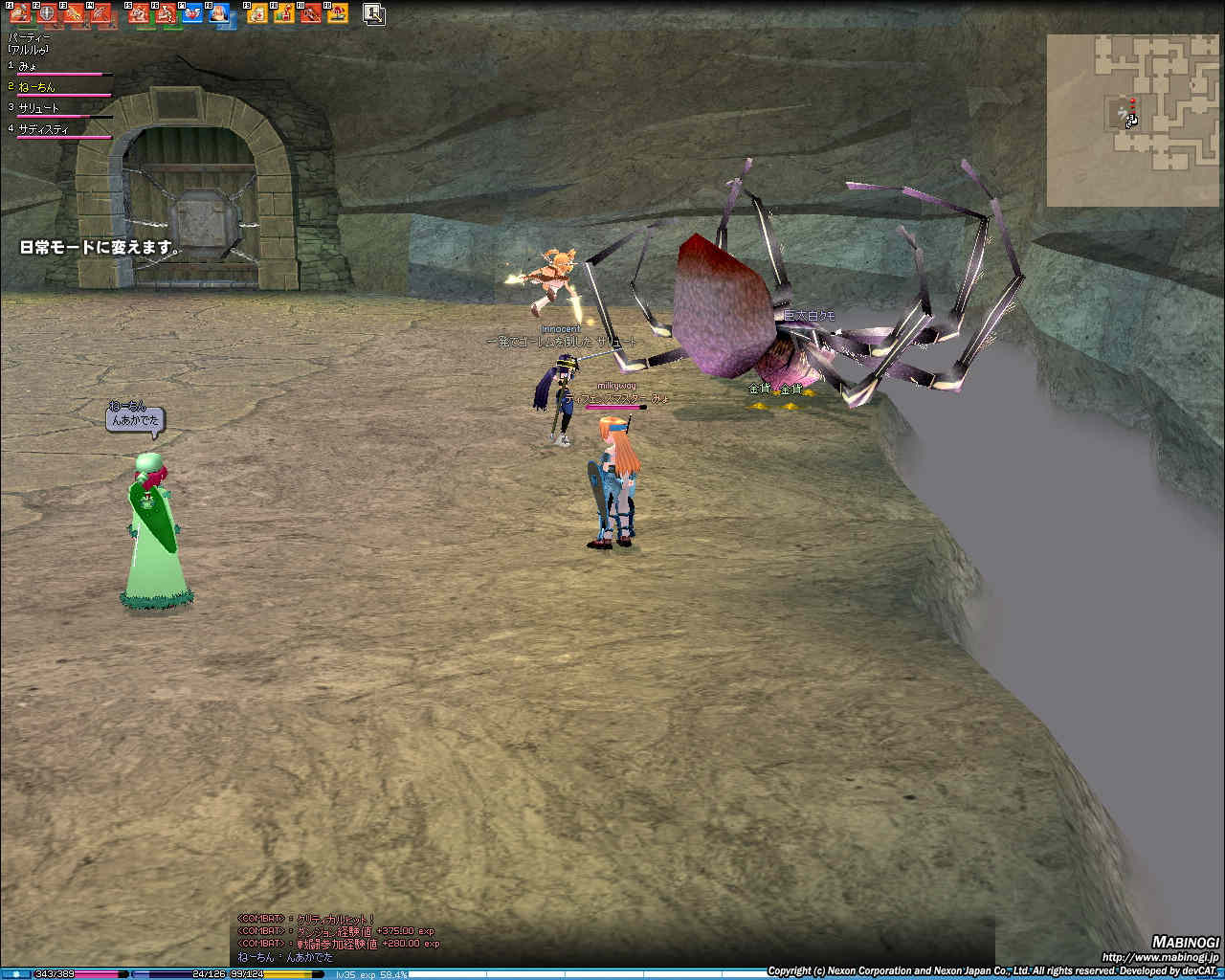Select party member みょ in the list
The height and width of the screenshot is (980, 1225).
[29, 66]
